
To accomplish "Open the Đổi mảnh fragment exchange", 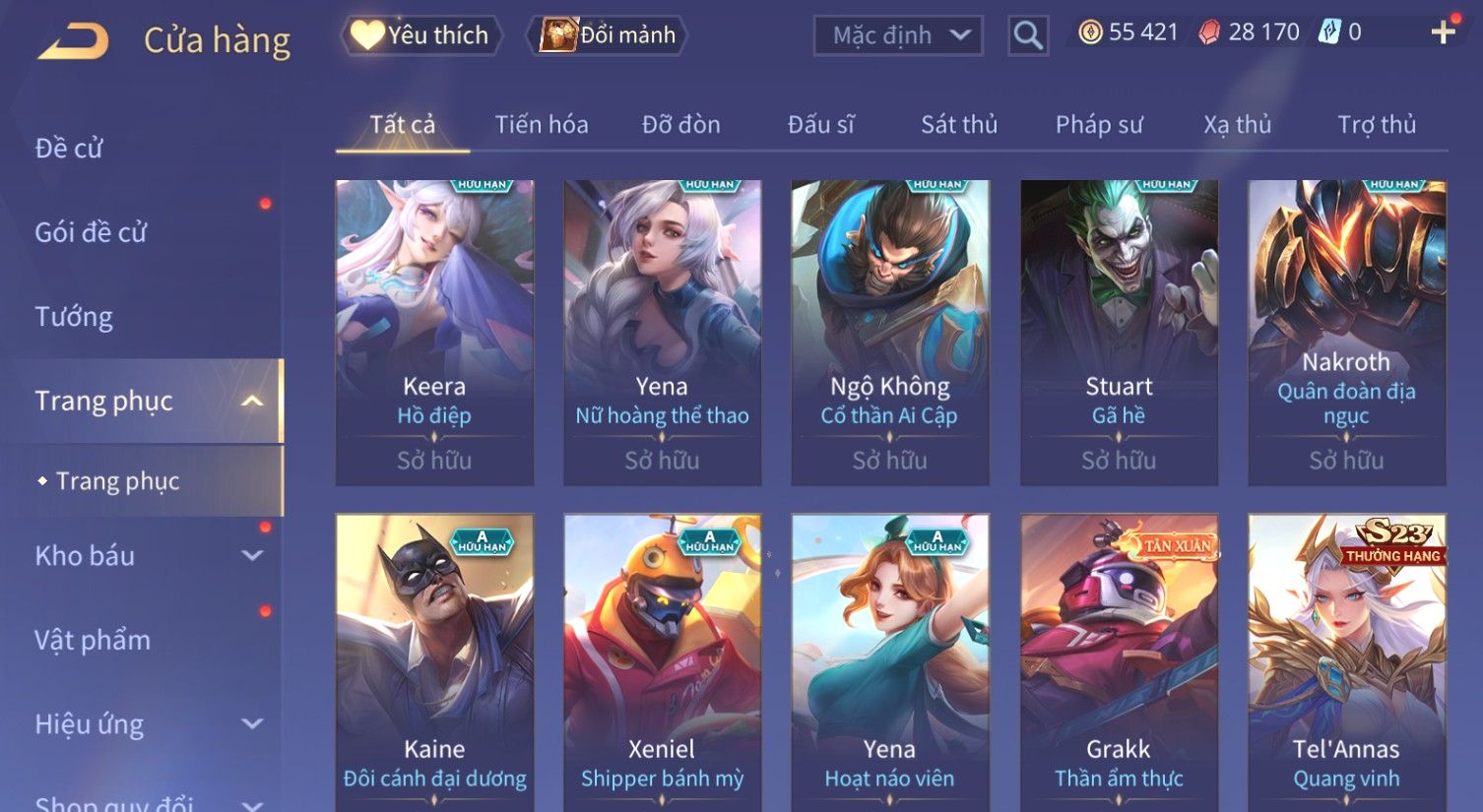I will [608, 35].
